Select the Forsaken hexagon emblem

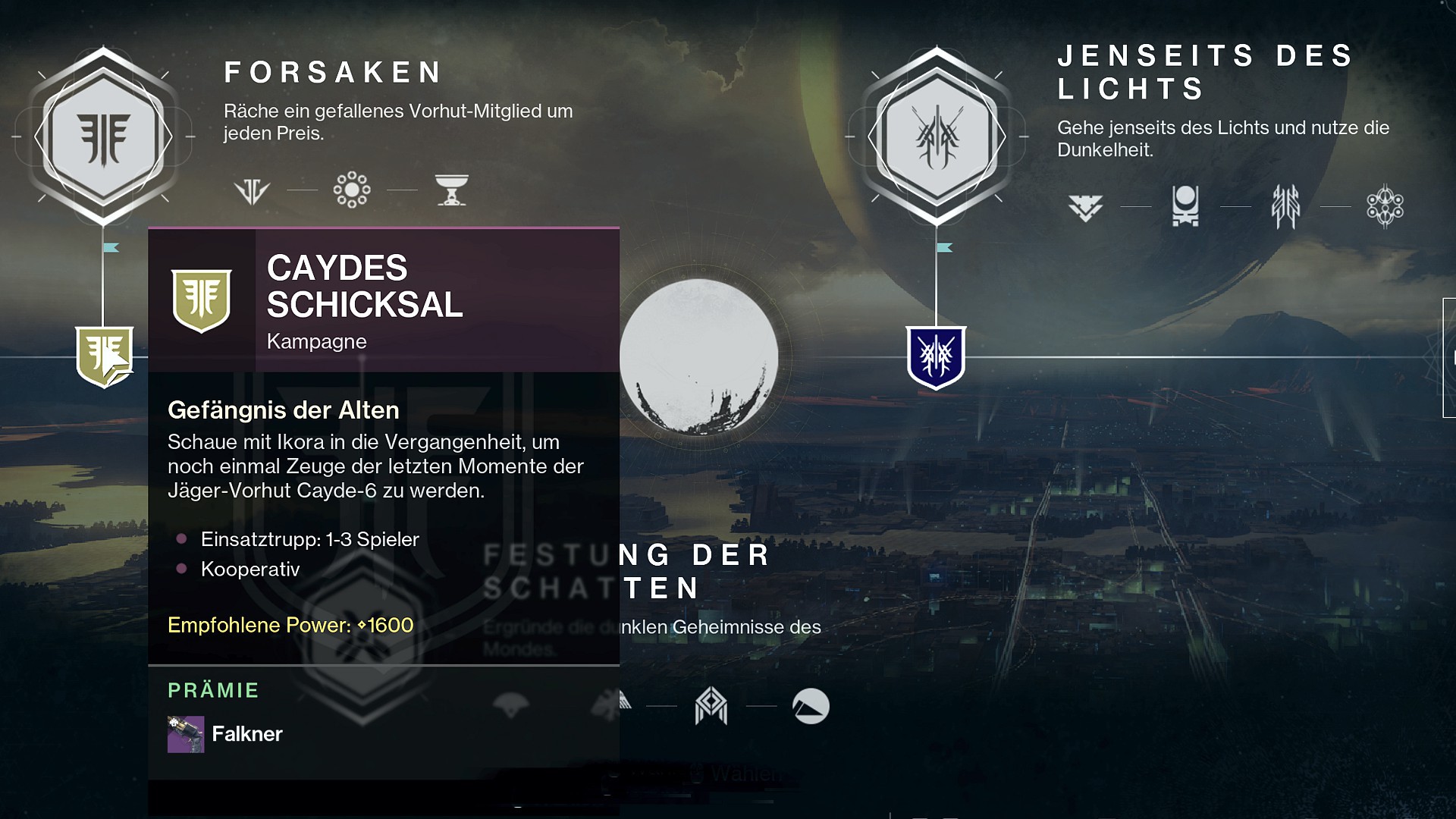pyautogui.click(x=103, y=136)
